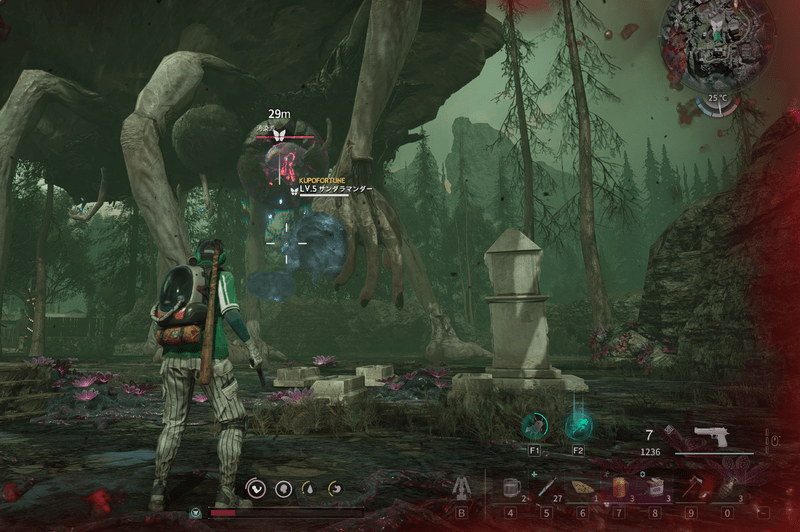Click the head sanity status icon
This screenshot has width=800, height=532.
[x=283, y=488]
